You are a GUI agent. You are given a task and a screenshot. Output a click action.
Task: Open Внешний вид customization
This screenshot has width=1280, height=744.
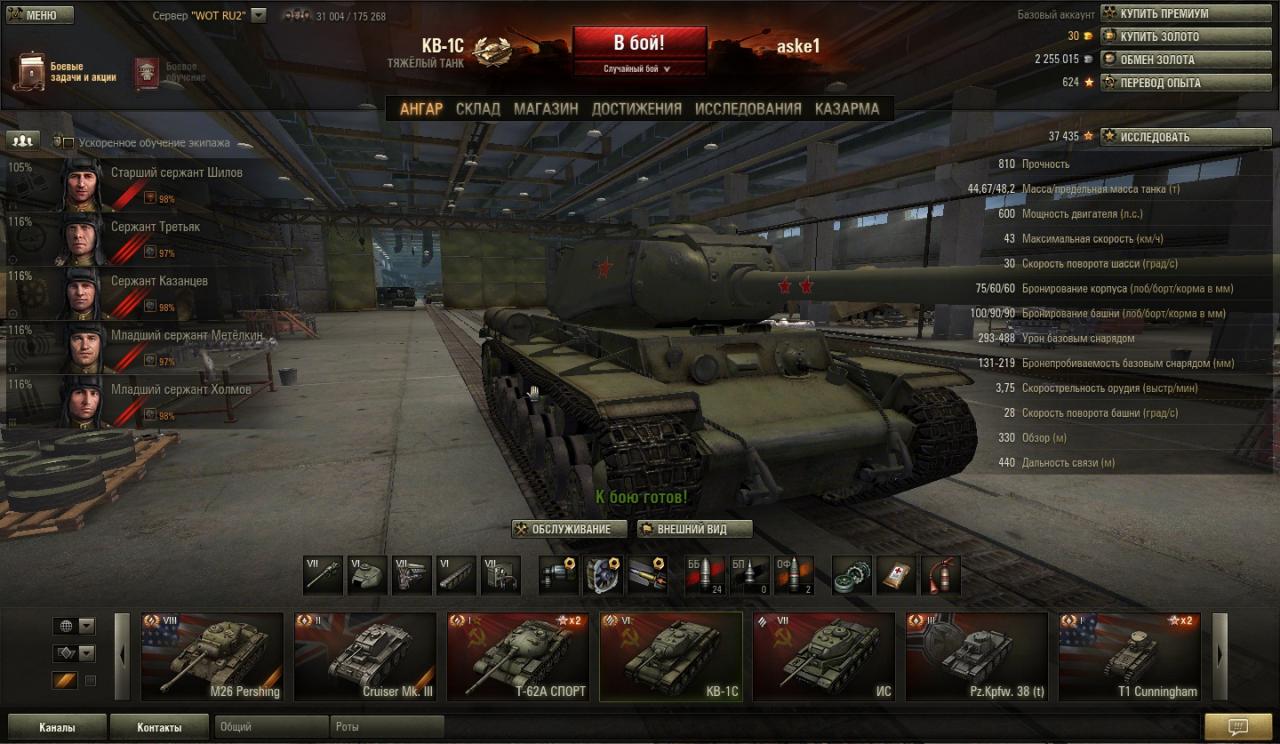click(695, 529)
